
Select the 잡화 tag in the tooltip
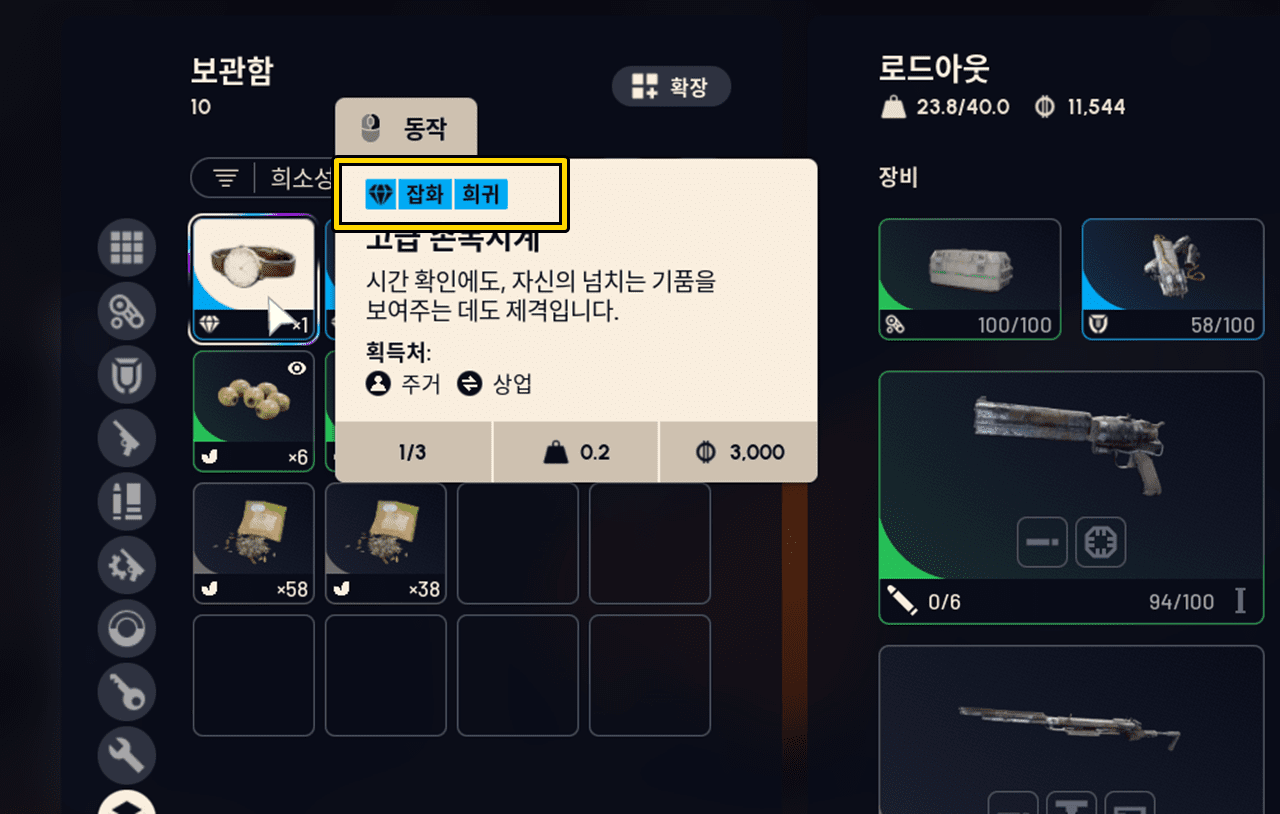pos(425,194)
